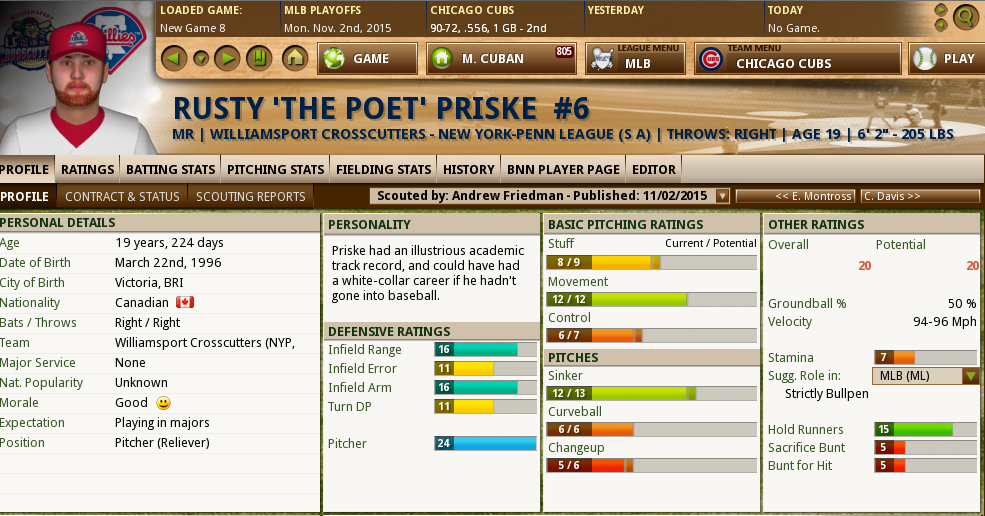Open the Game menu
The height and width of the screenshot is (516, 985).
367,59
